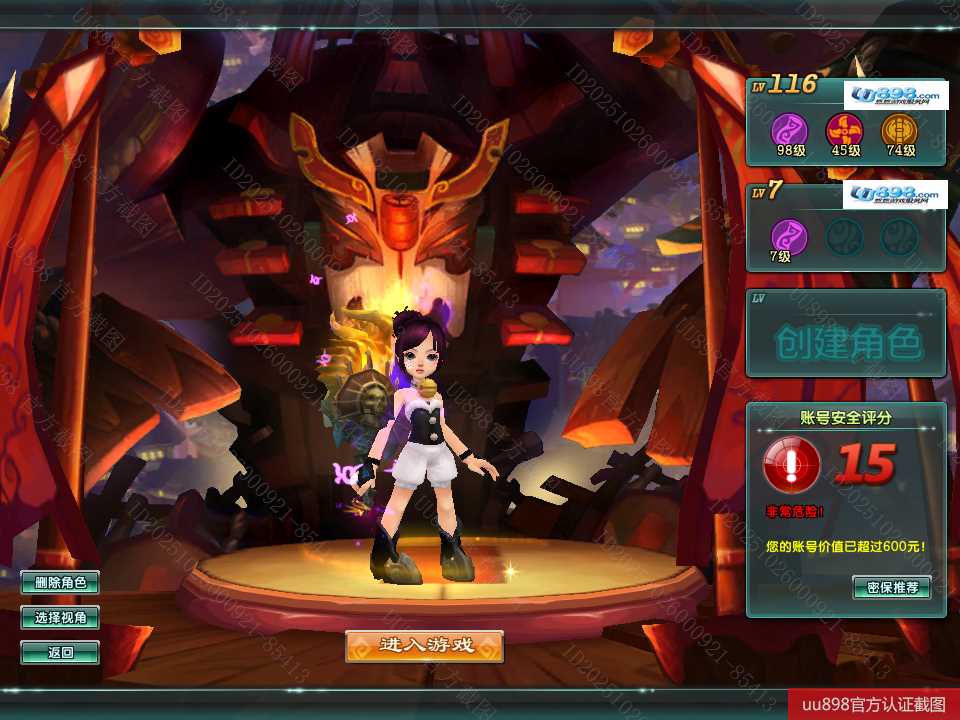This screenshot has width=960, height=720.
Task: Select the level 116 character slot
Action: click(x=845, y=122)
